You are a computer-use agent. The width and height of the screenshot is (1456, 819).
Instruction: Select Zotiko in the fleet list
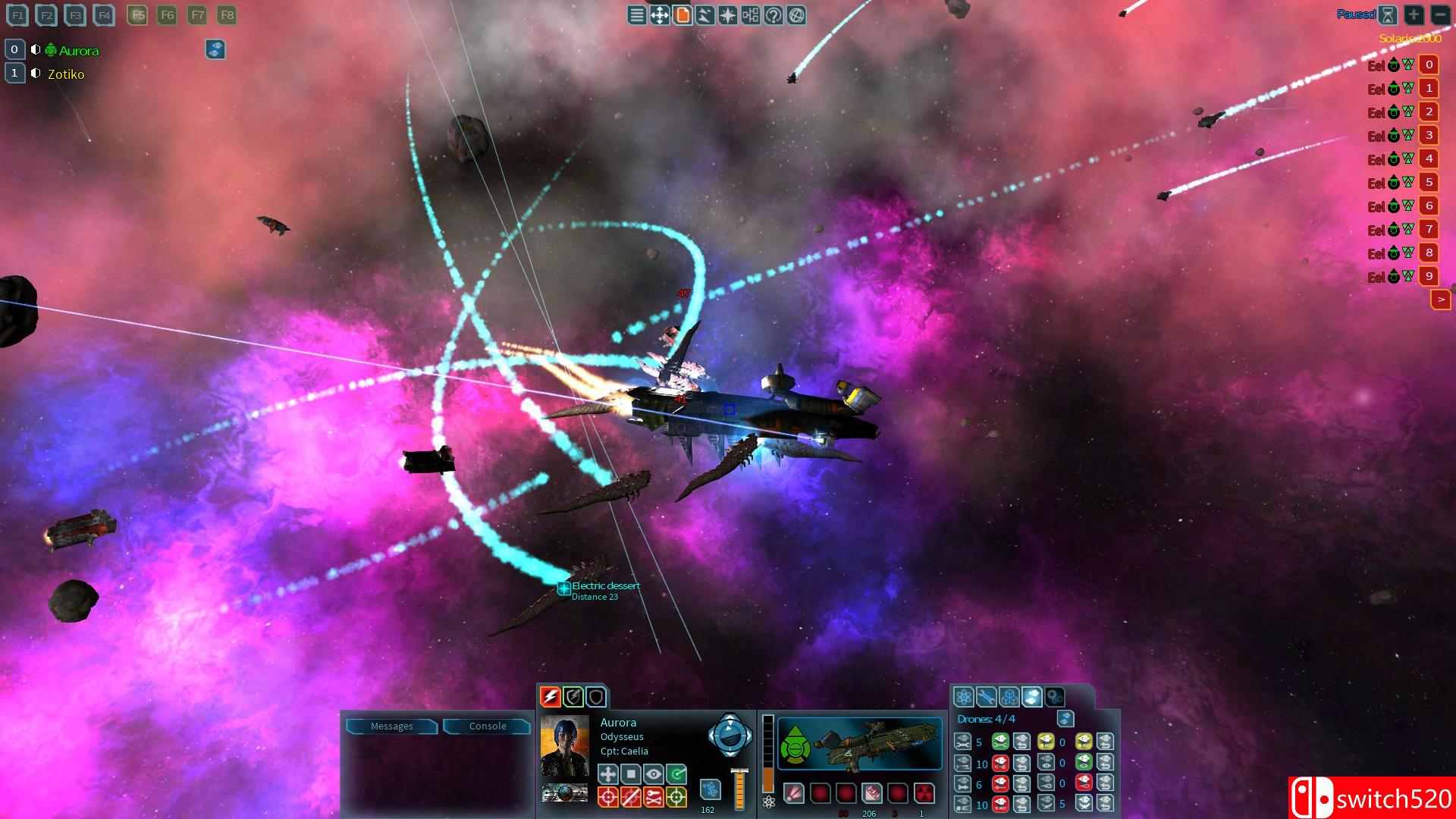[67, 74]
